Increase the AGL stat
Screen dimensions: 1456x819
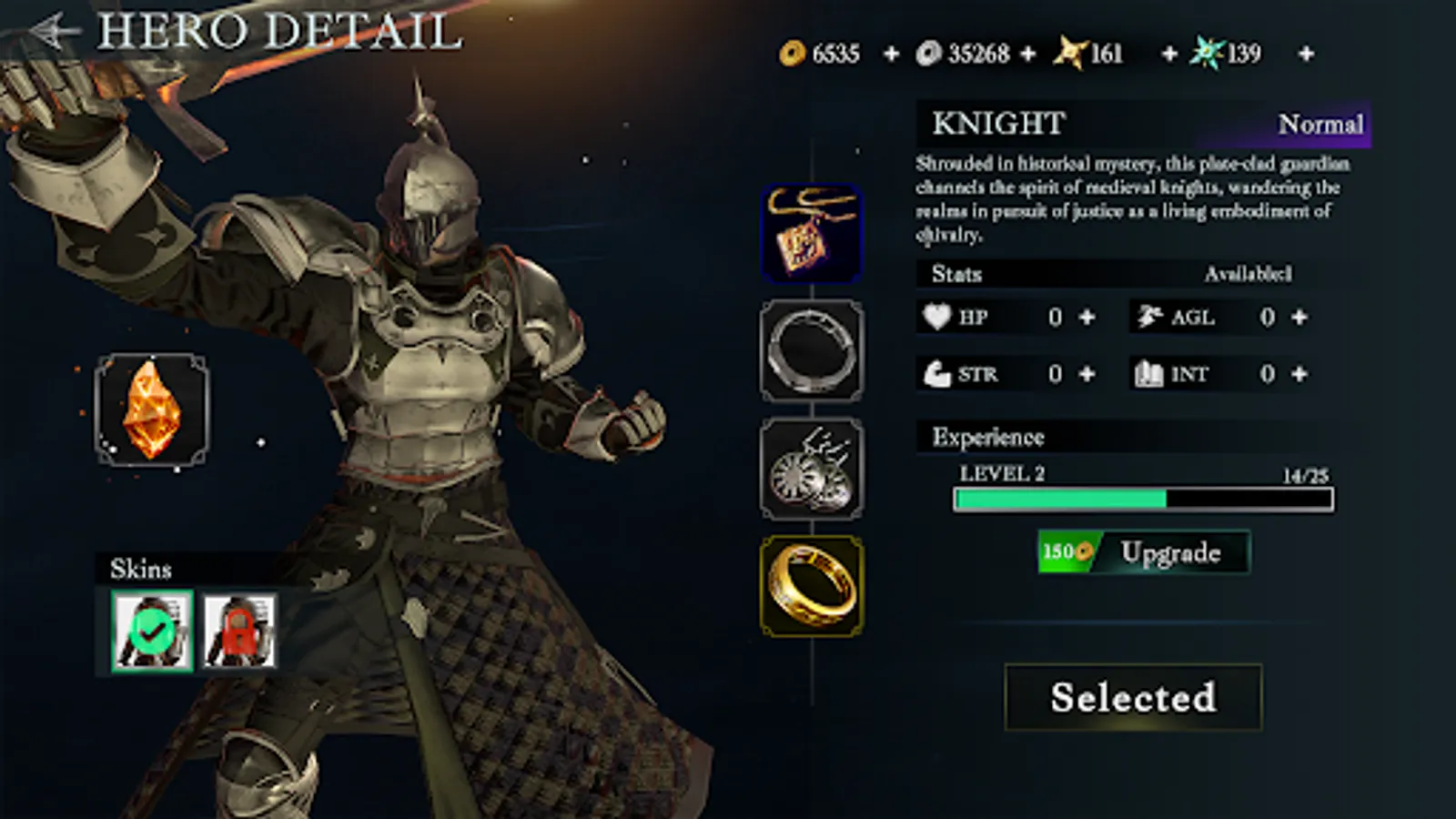tap(1300, 318)
